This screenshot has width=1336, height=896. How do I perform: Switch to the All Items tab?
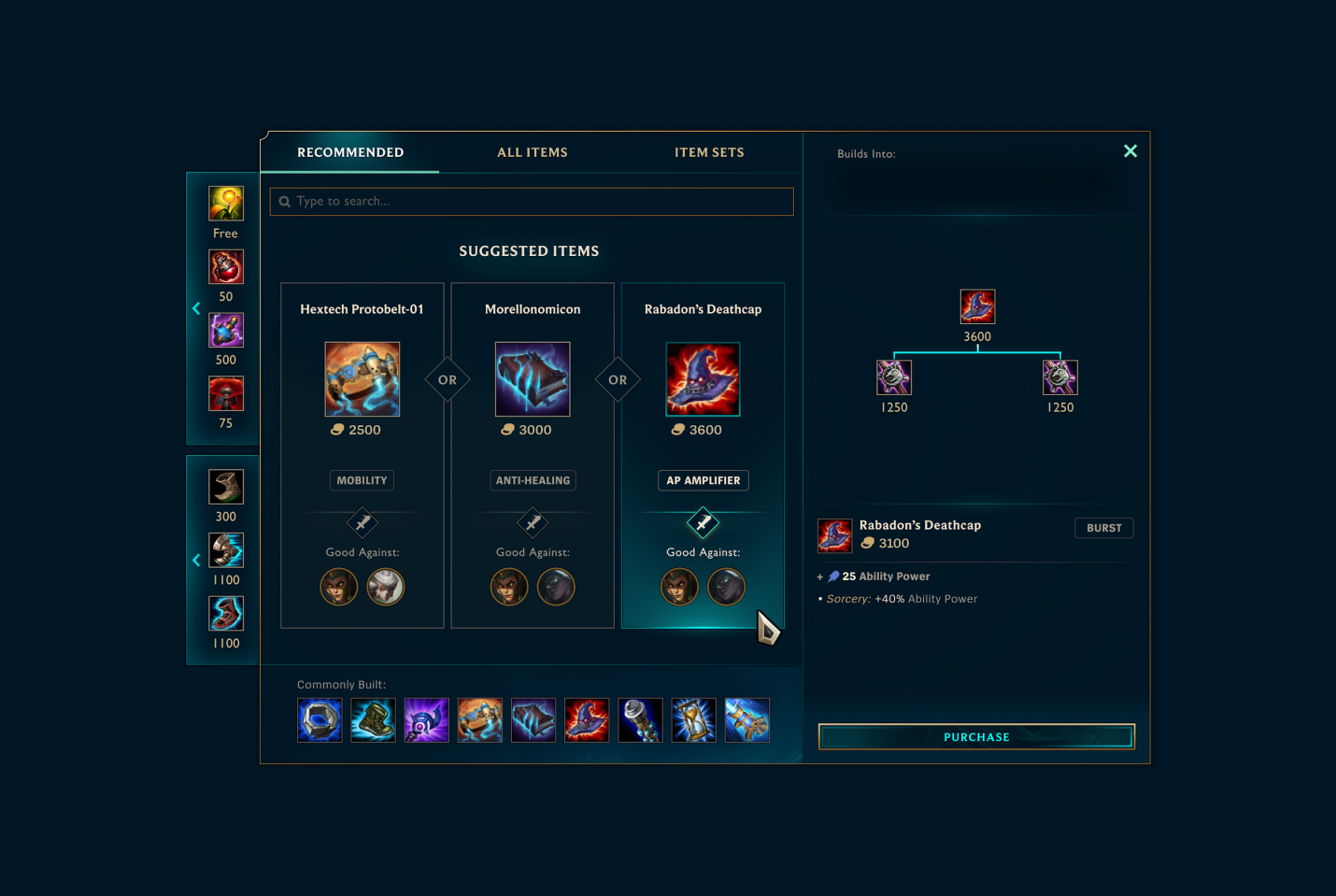532,152
